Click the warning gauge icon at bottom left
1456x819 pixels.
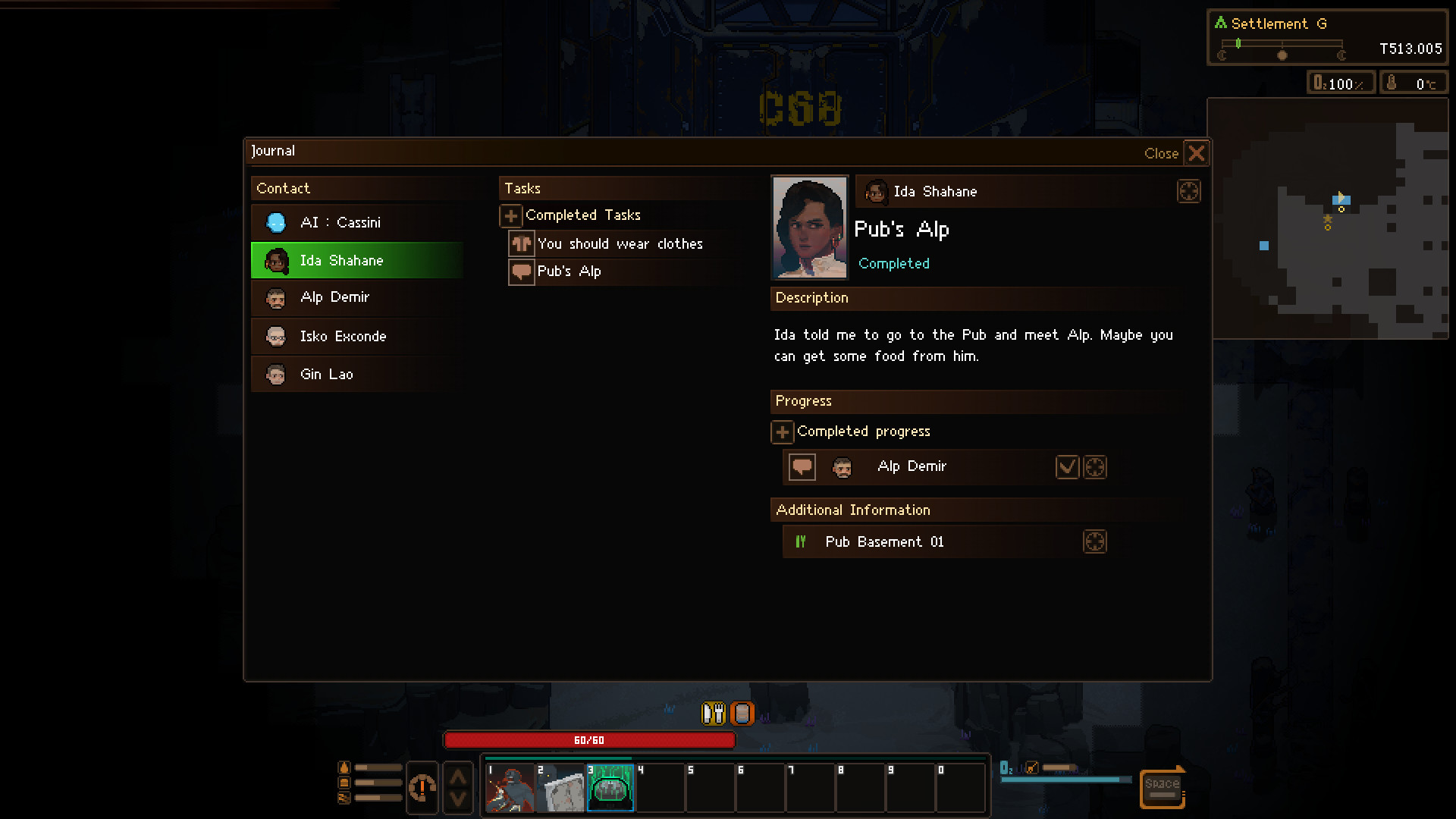pos(422,788)
